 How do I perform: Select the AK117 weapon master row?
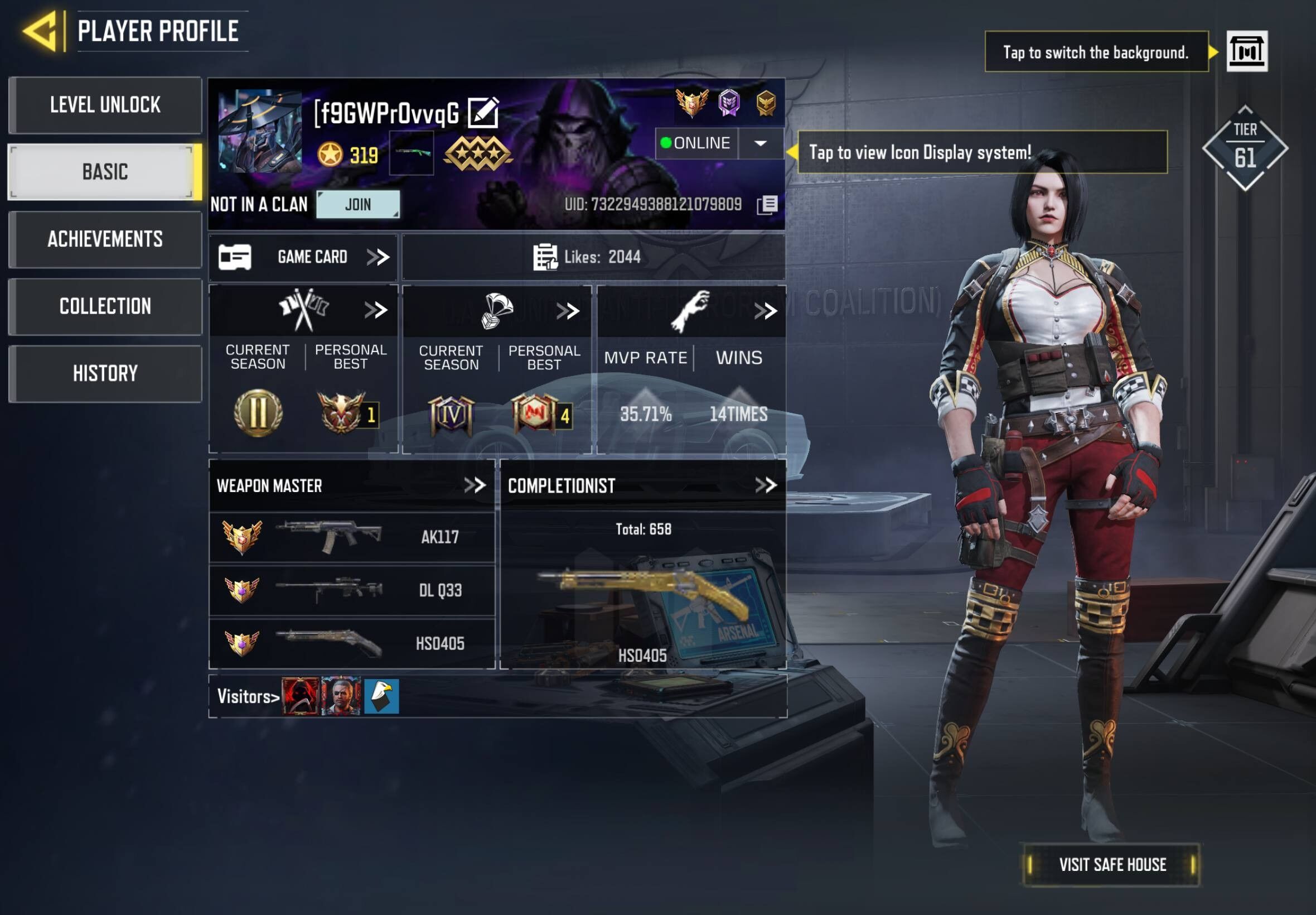pos(352,537)
